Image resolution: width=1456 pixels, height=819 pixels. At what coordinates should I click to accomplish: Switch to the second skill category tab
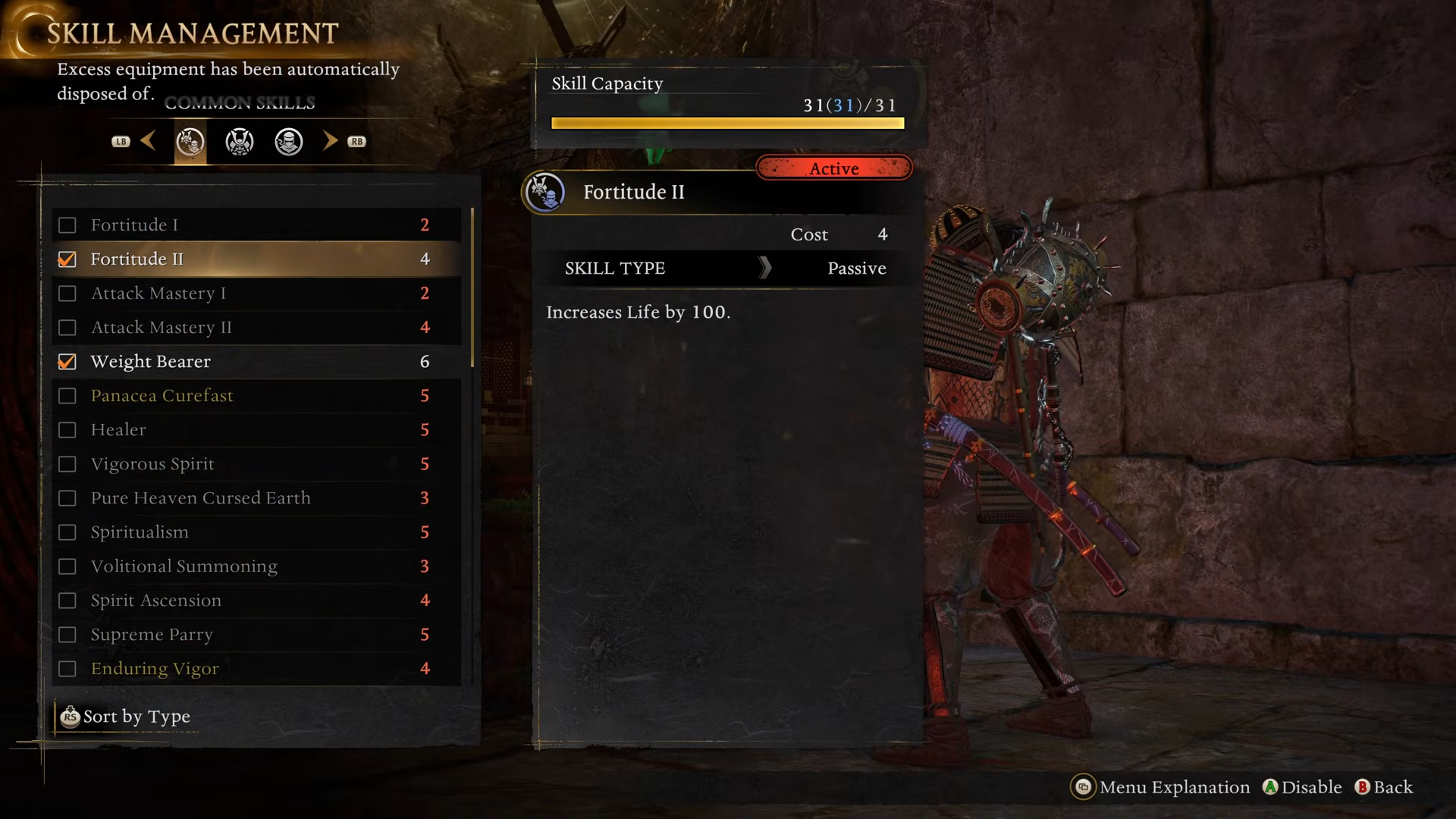tap(240, 142)
